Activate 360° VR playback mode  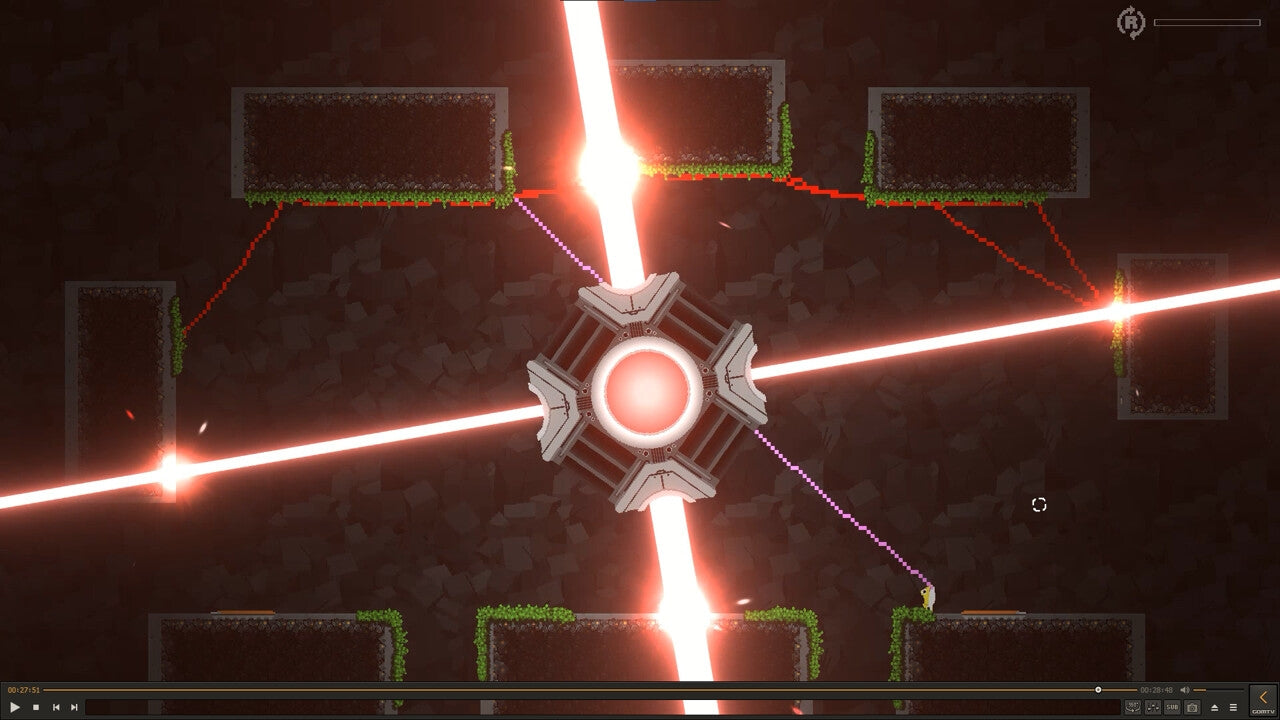(x=1133, y=706)
